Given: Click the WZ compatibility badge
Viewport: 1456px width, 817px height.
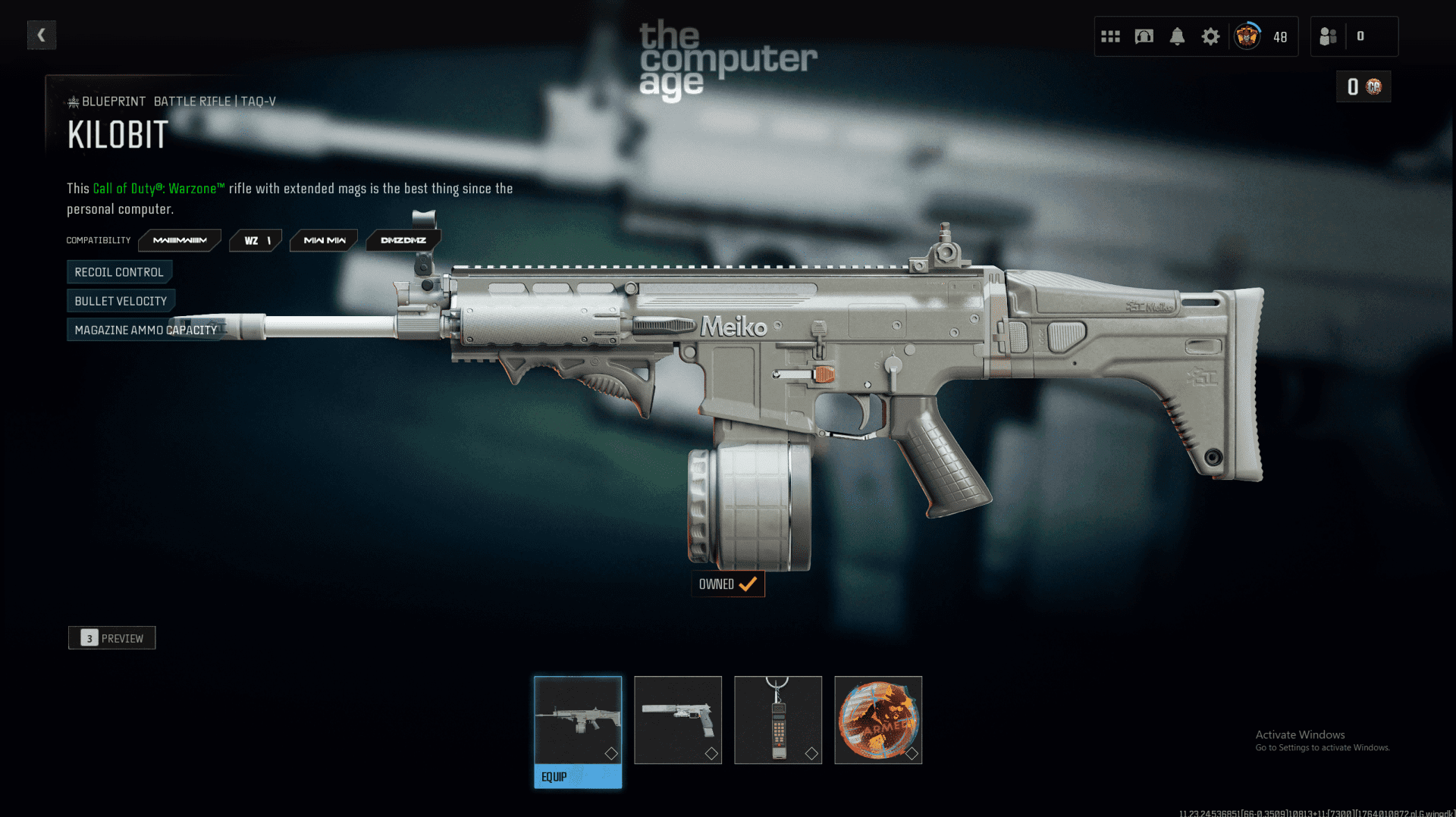Looking at the screenshot, I should point(256,240).
